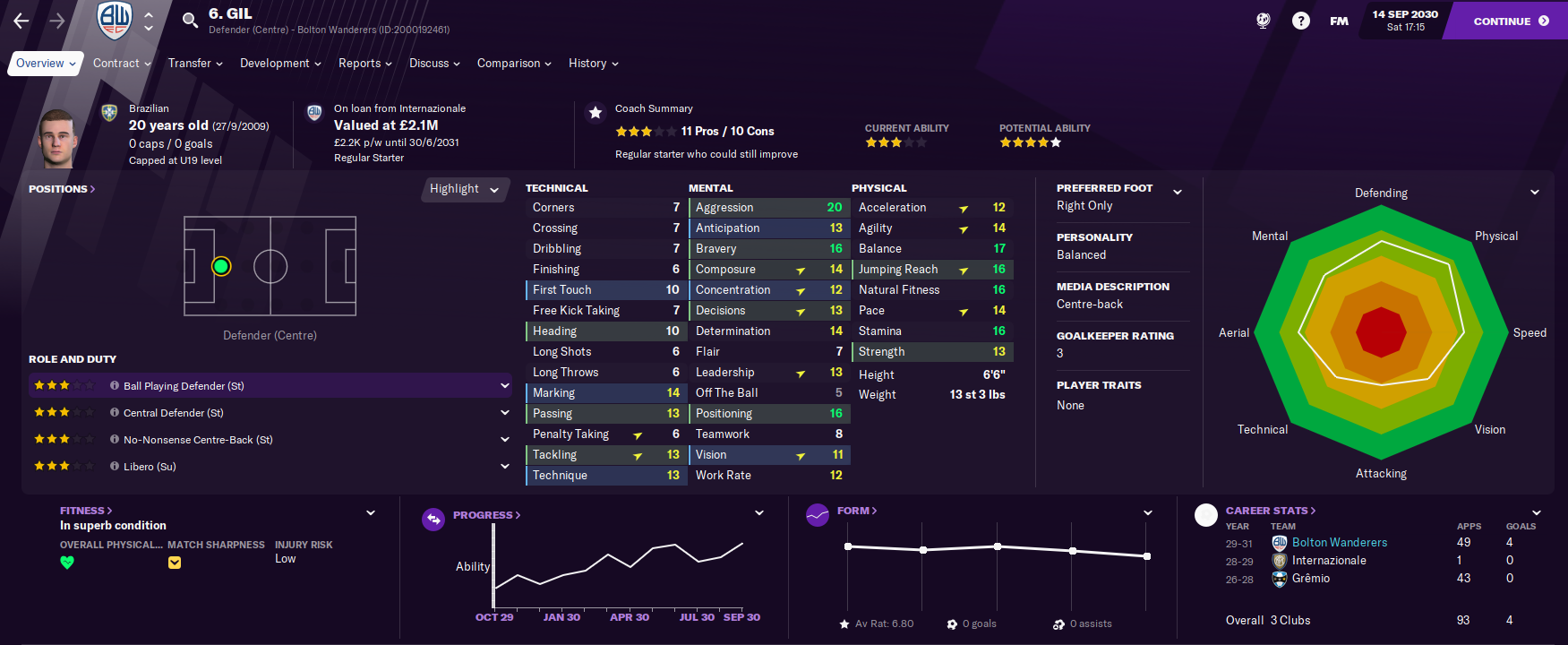Open the History menu
The width and height of the screenshot is (1568, 645).
(593, 64)
